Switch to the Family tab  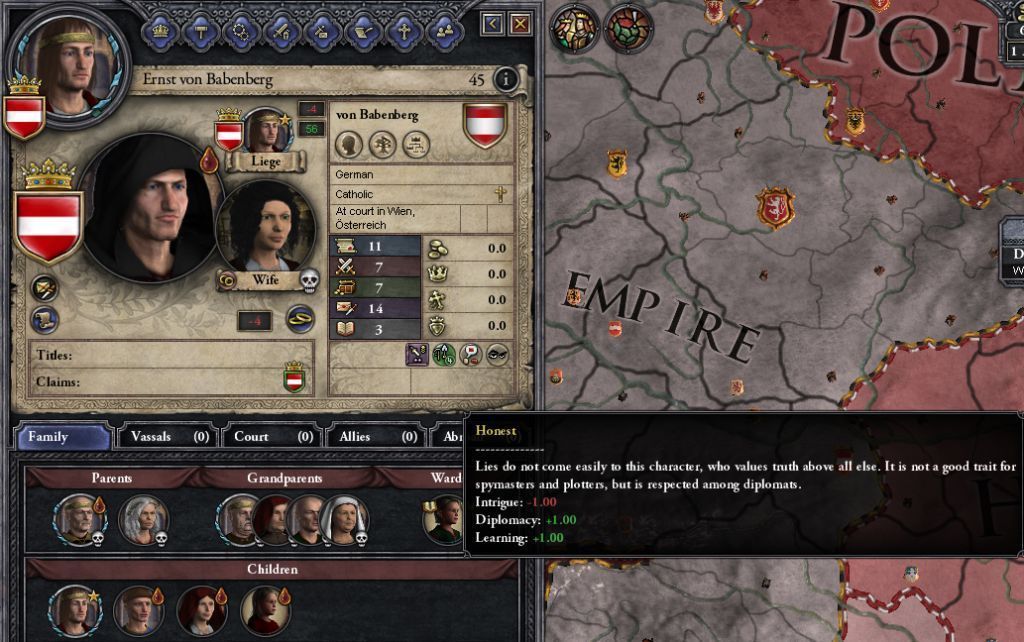coord(63,437)
